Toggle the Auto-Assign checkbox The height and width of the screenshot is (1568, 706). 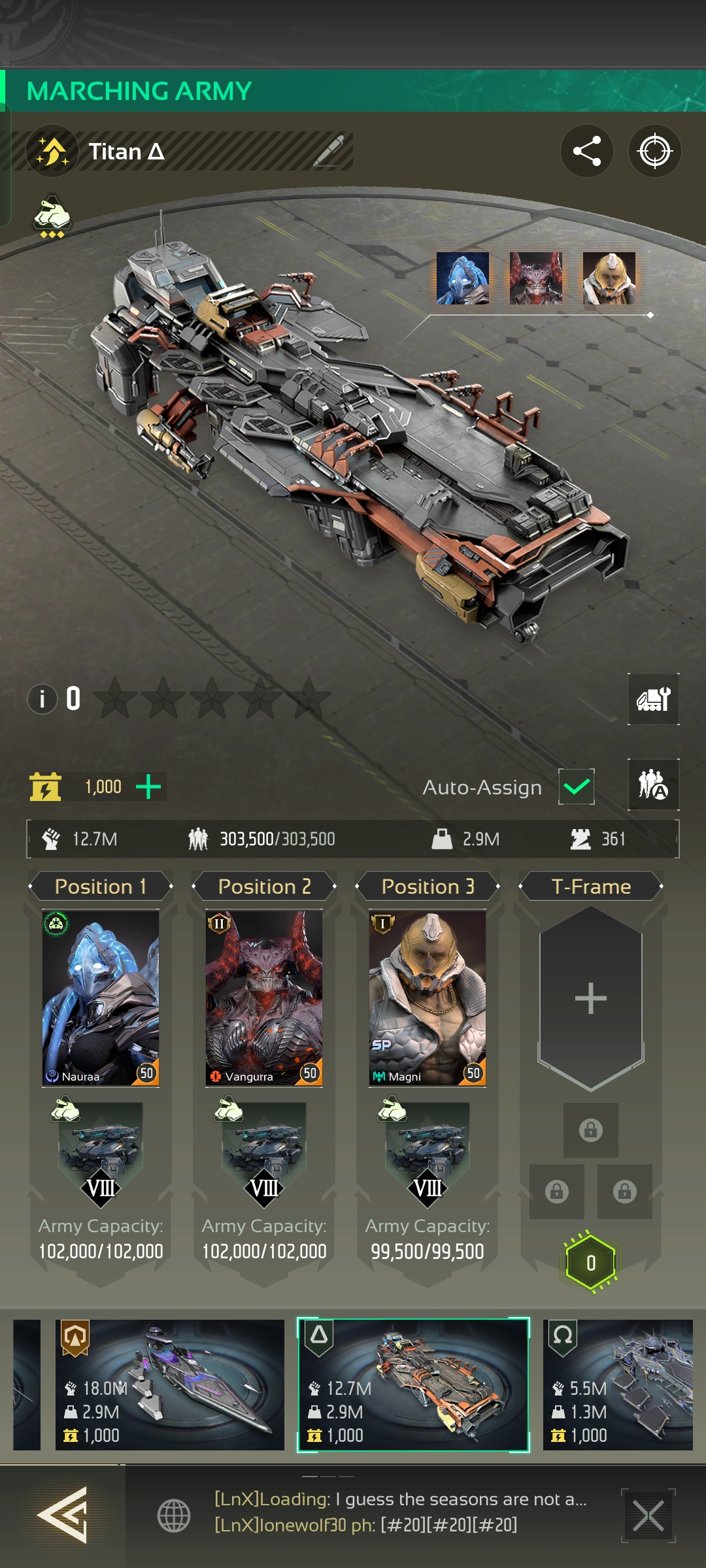(576, 787)
